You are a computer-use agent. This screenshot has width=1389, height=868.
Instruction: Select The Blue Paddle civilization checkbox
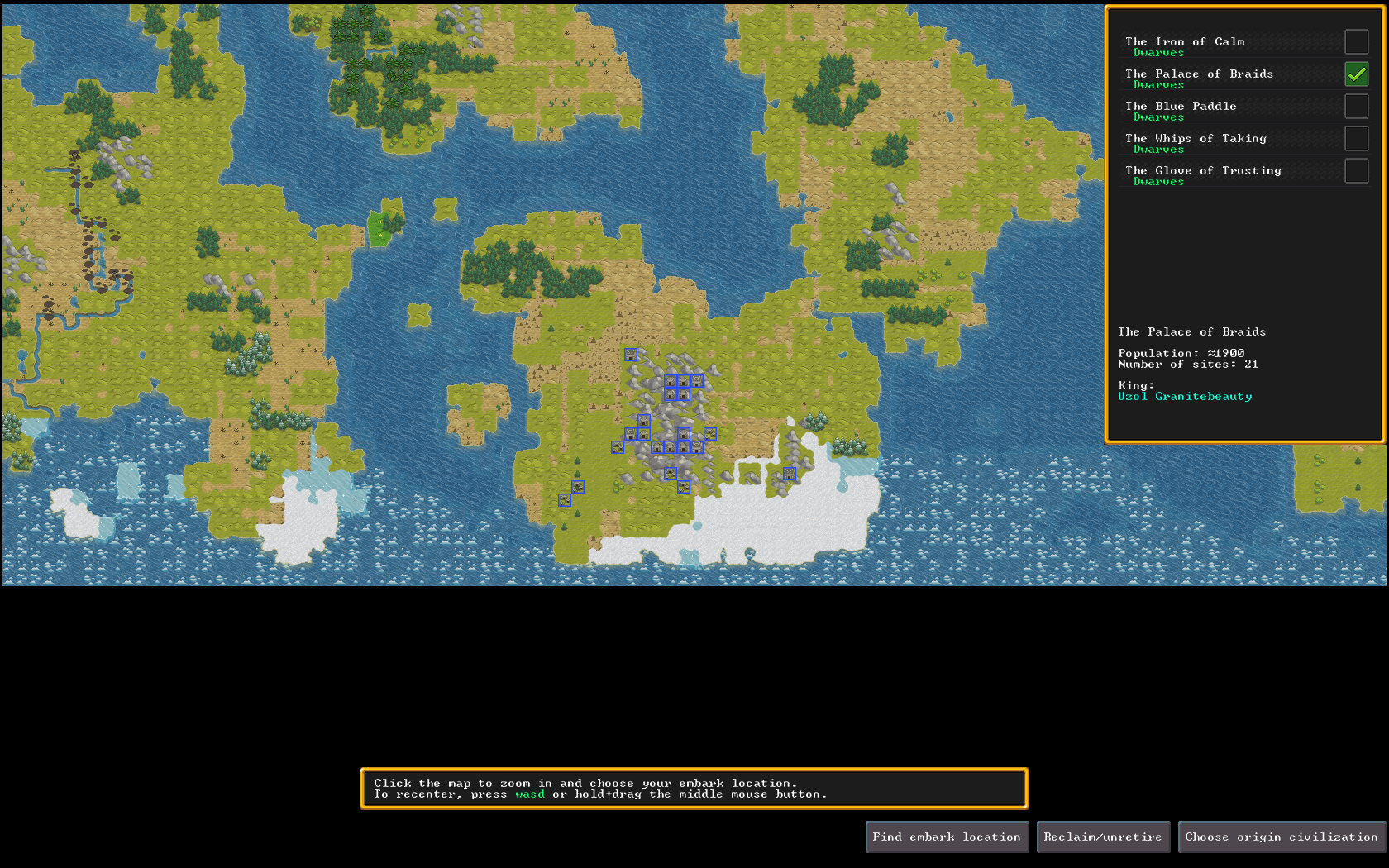coord(1356,107)
